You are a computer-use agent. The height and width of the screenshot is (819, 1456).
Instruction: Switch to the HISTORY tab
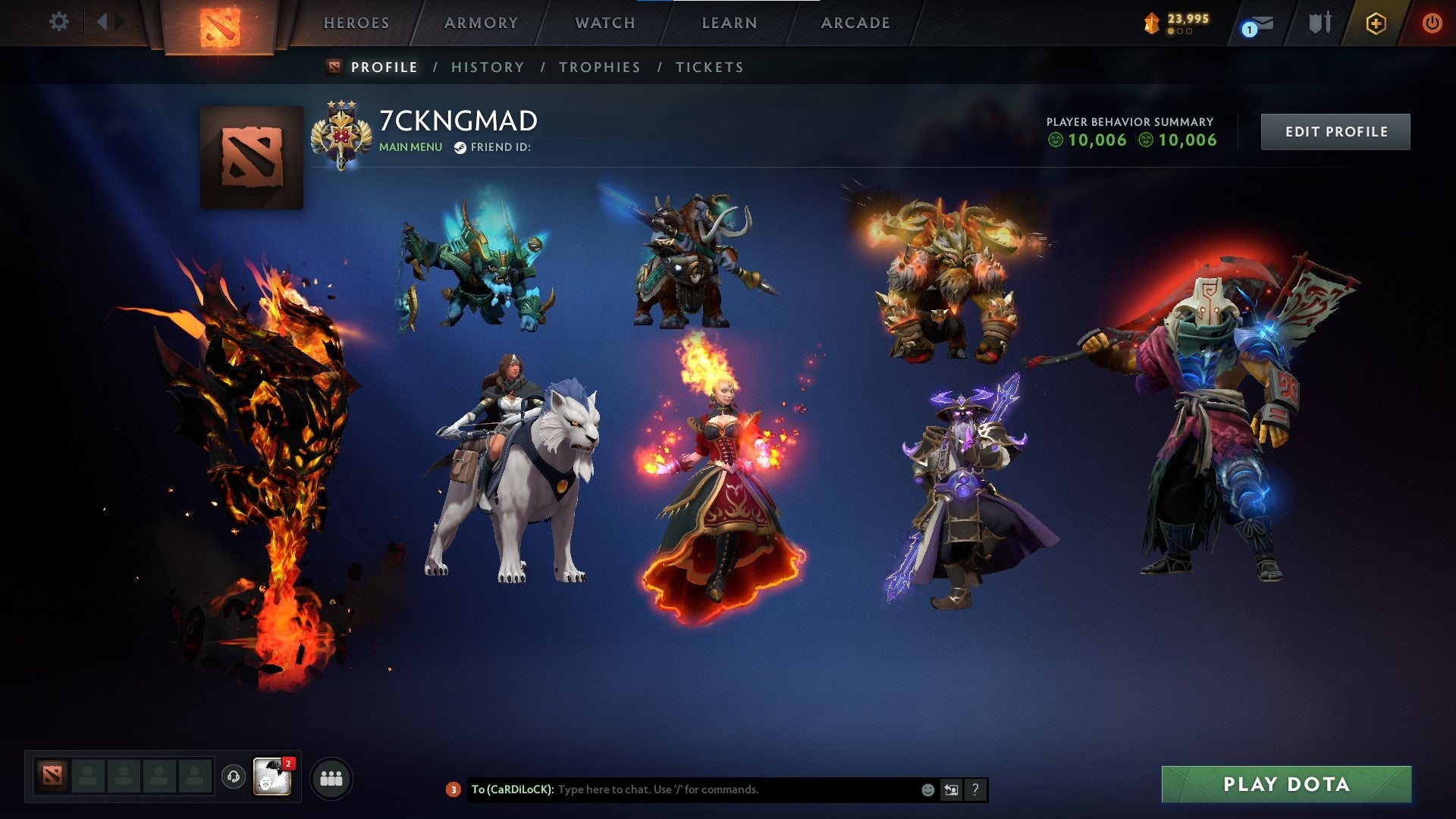[487, 67]
